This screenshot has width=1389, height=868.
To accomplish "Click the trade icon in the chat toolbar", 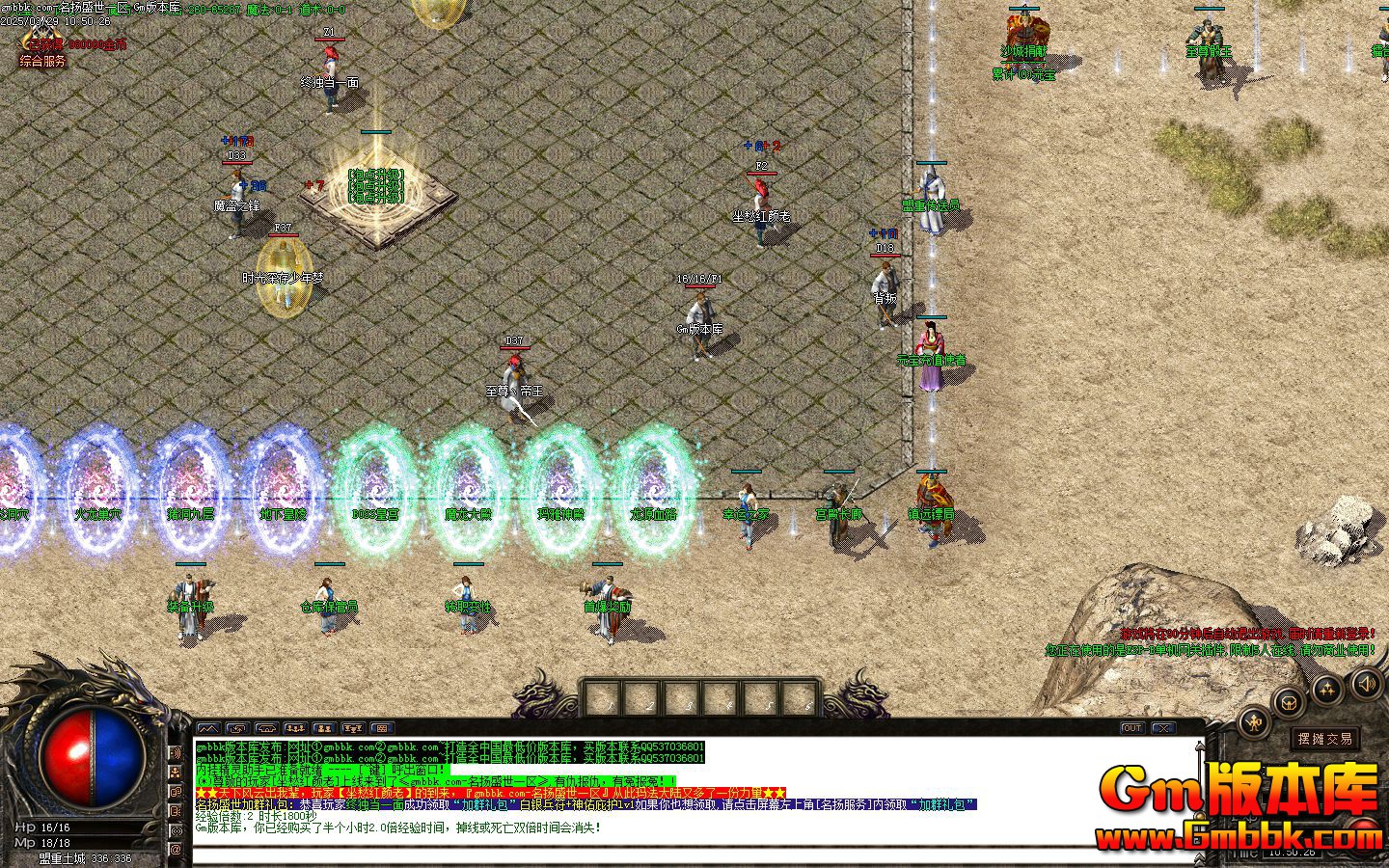I will [x=265, y=728].
